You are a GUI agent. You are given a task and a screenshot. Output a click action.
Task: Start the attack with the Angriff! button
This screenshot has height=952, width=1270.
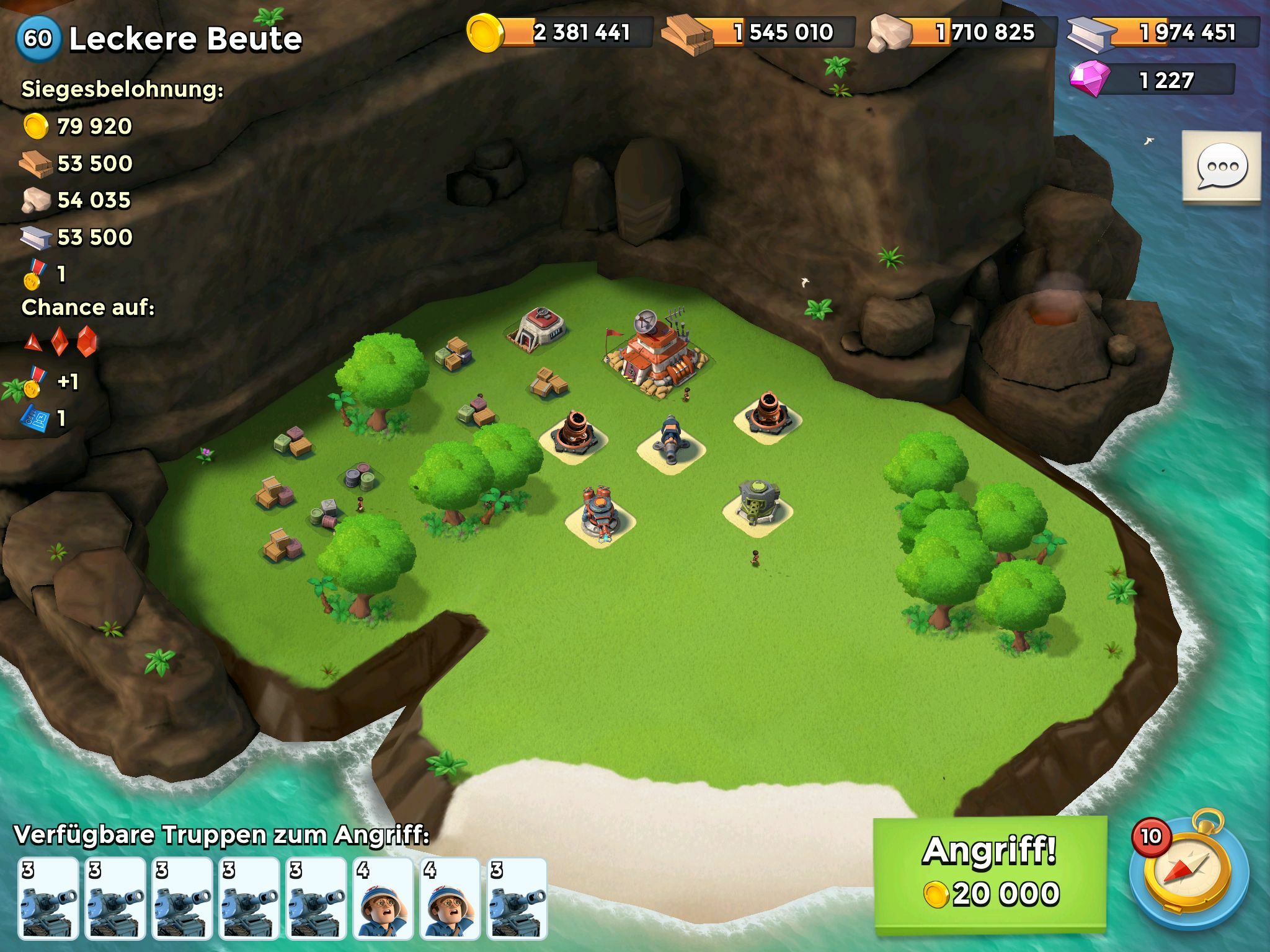990,874
